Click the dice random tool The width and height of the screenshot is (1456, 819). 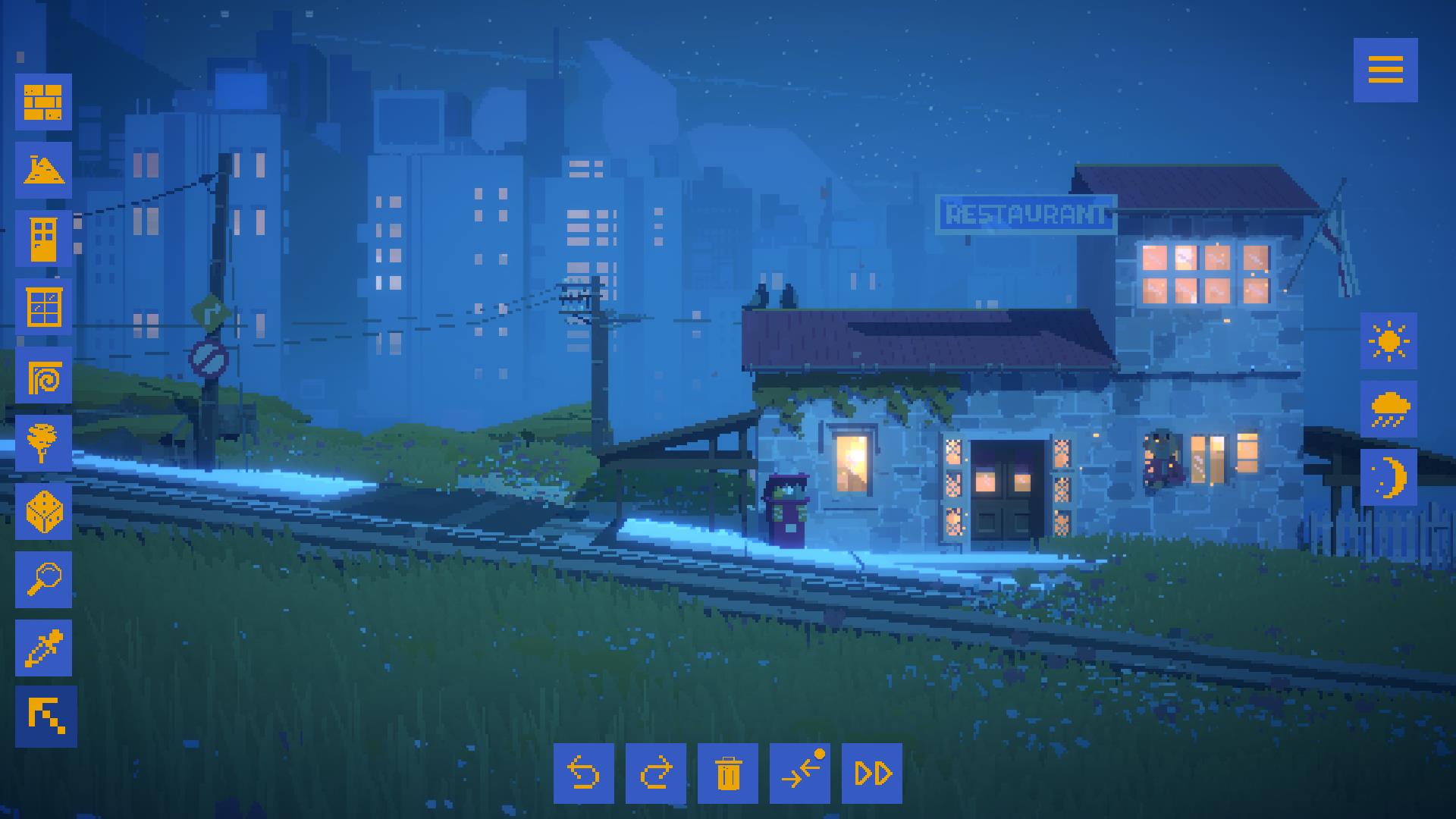tap(43, 511)
